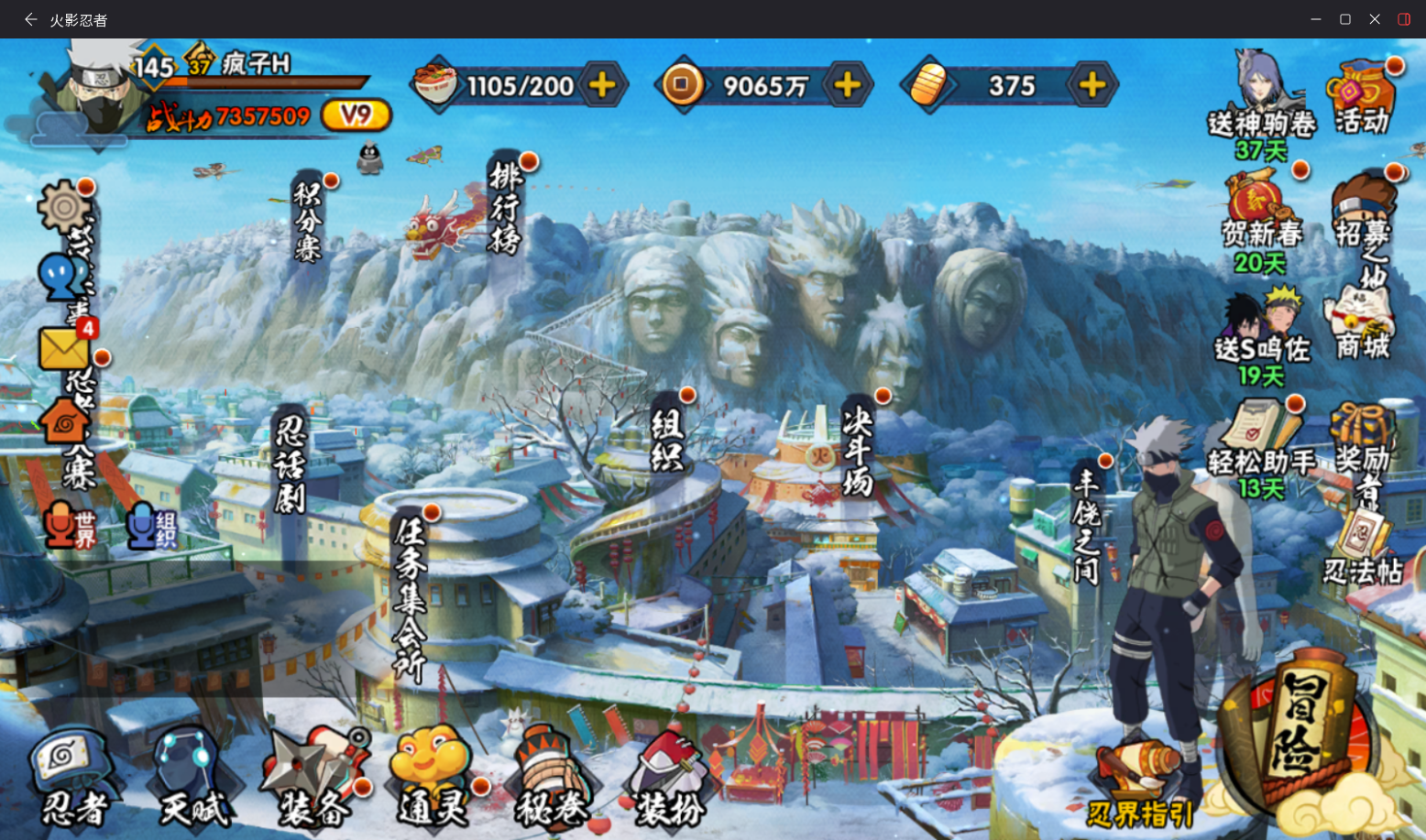Viewport: 1426px width, 840px height.
Task: Add copper coins using the plus button
Action: click(848, 86)
